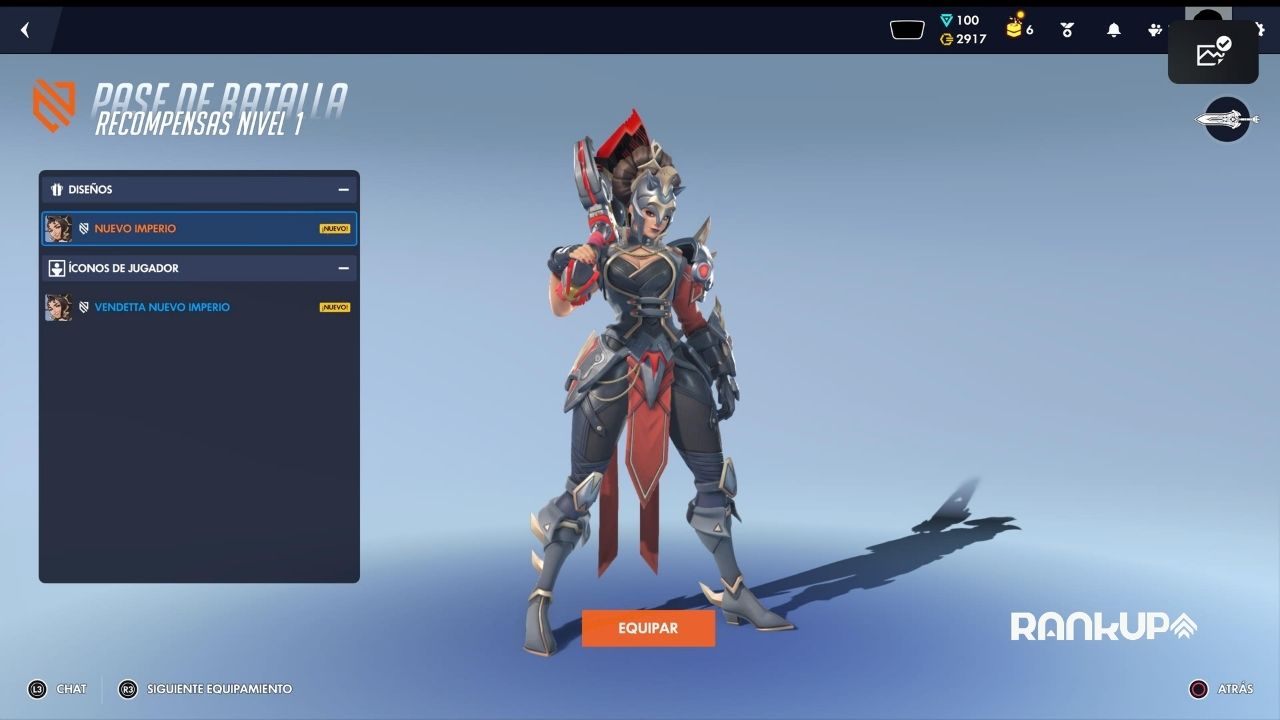Equip the skin with the Equipar button

(648, 628)
